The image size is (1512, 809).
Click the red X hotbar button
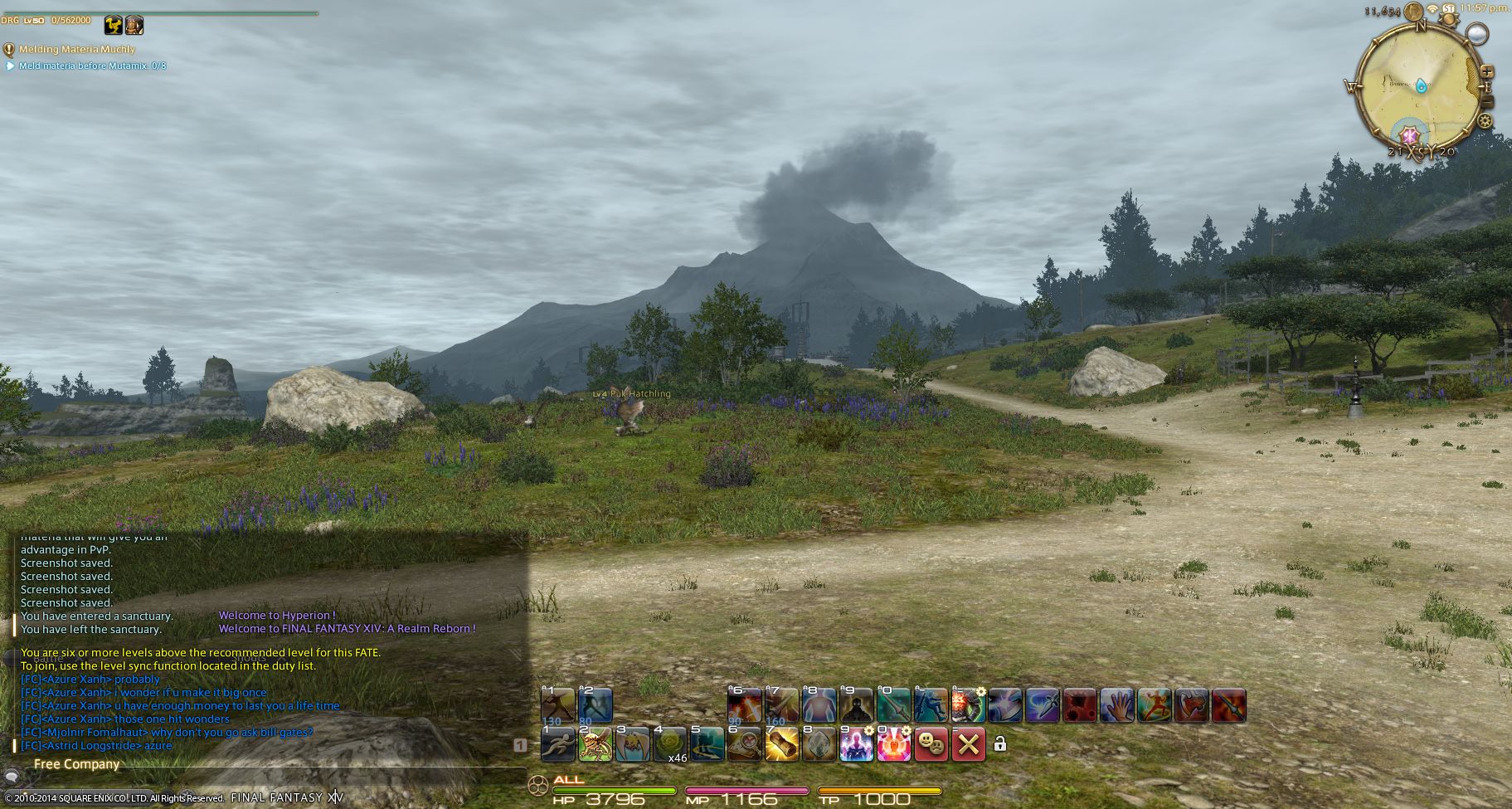point(968,744)
